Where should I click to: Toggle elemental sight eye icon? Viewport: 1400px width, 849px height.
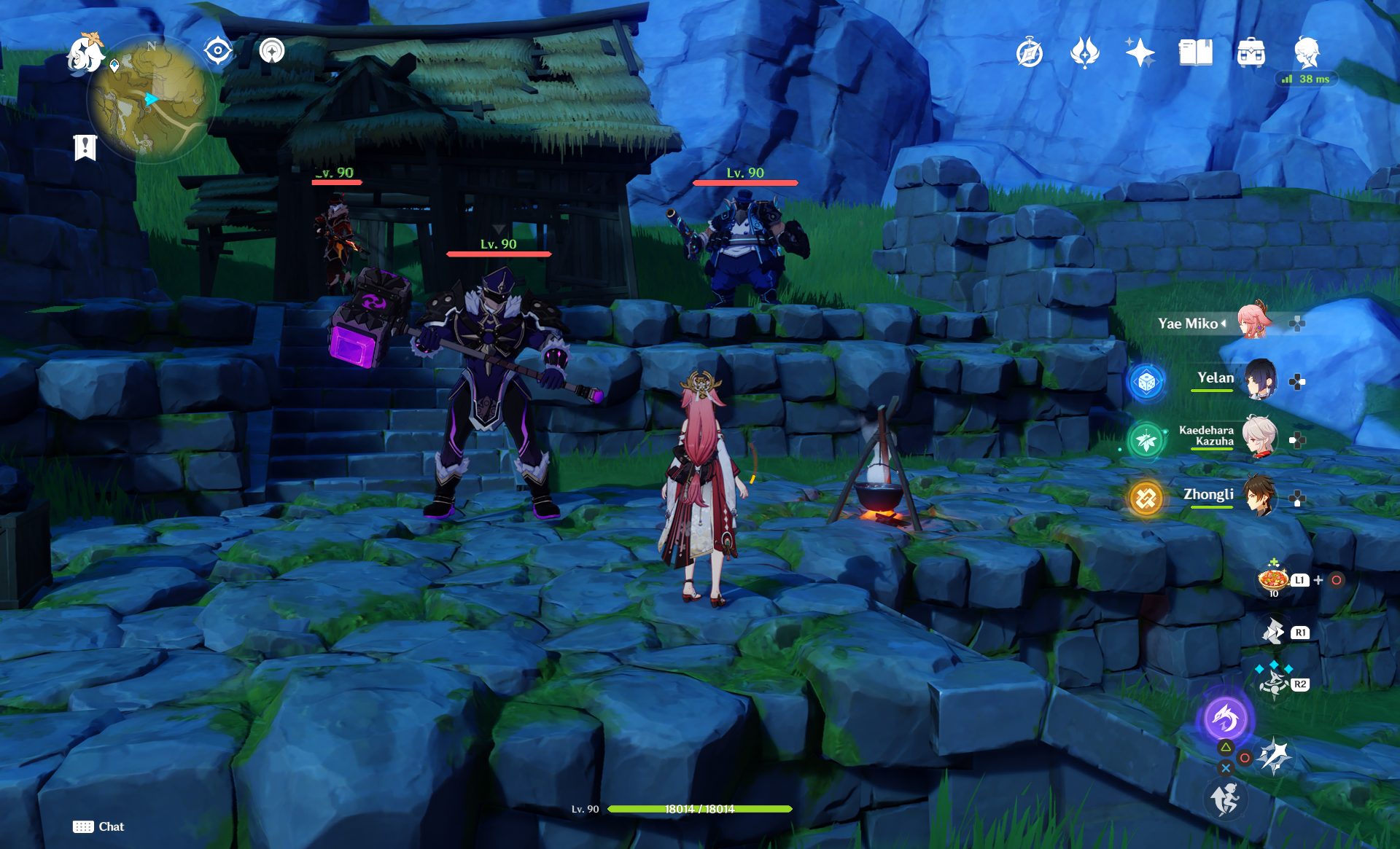pos(217,51)
